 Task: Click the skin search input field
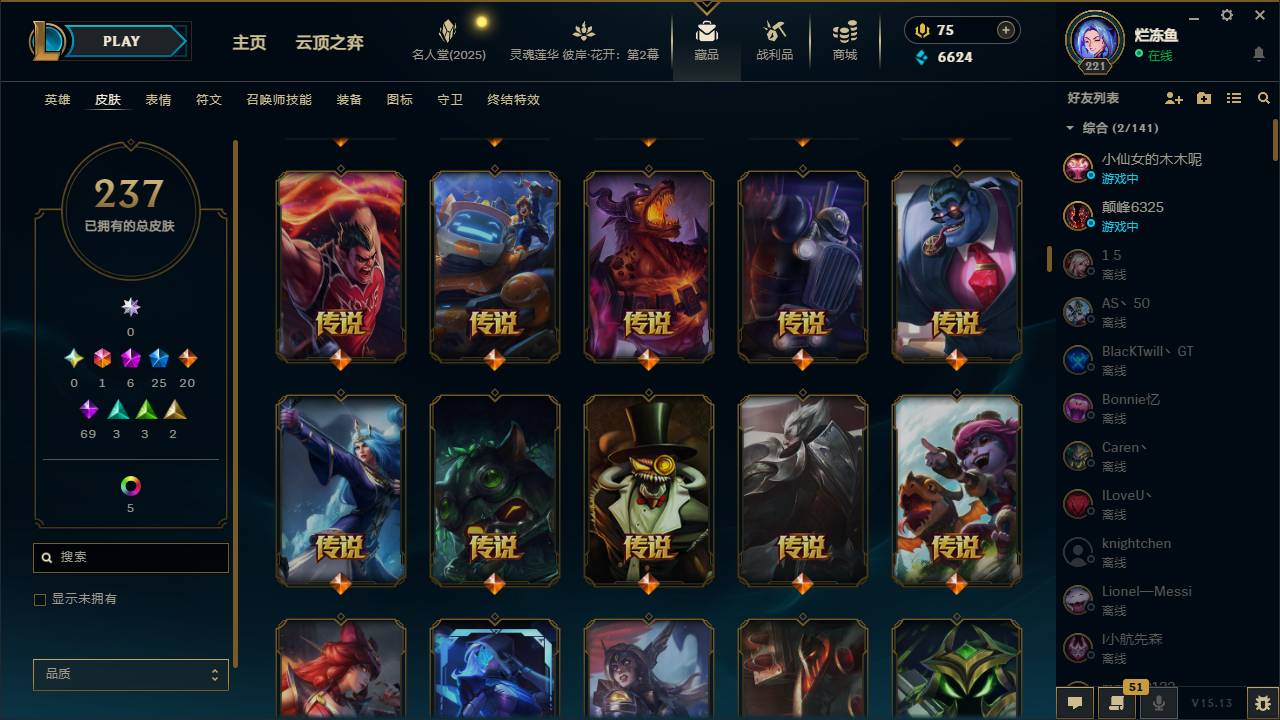coord(130,557)
